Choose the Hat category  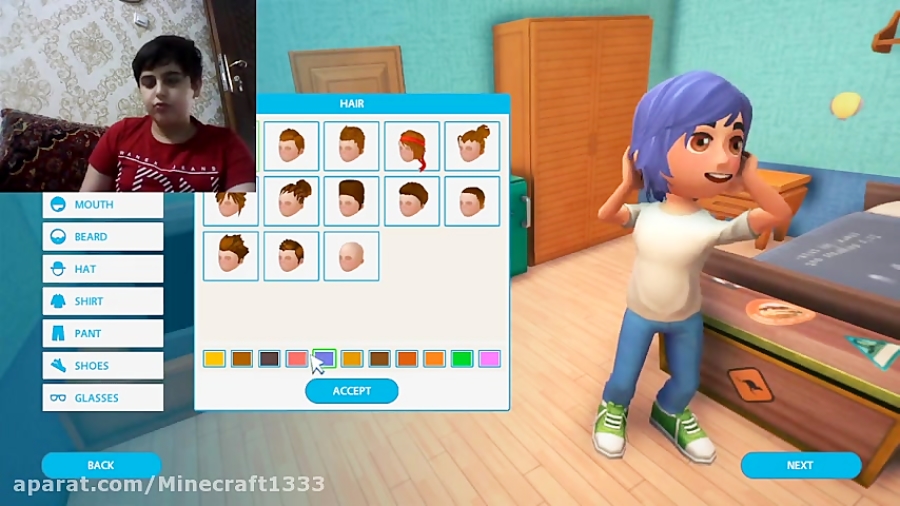tap(103, 269)
